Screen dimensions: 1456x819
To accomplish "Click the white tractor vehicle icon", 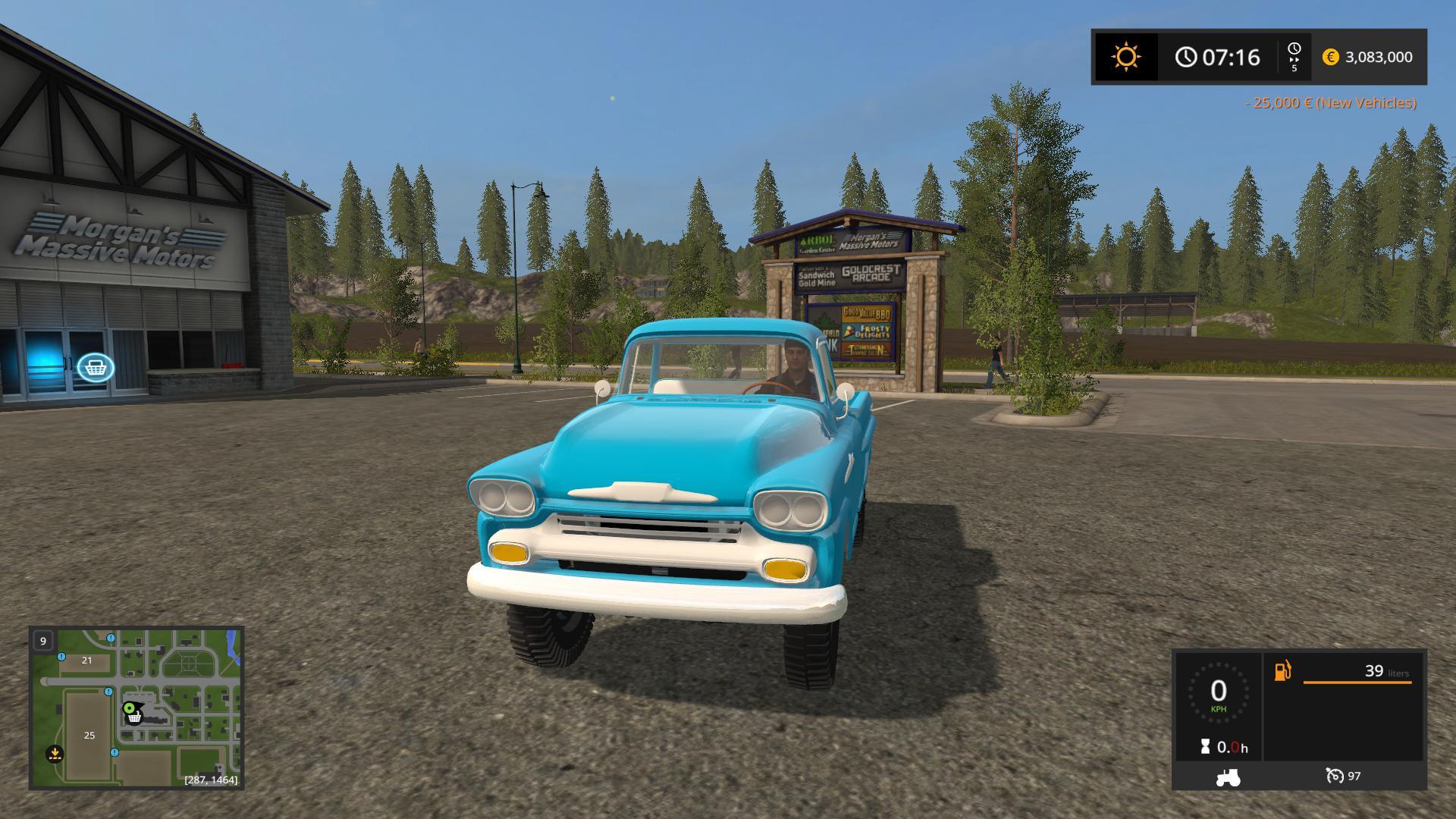I will (1228, 777).
